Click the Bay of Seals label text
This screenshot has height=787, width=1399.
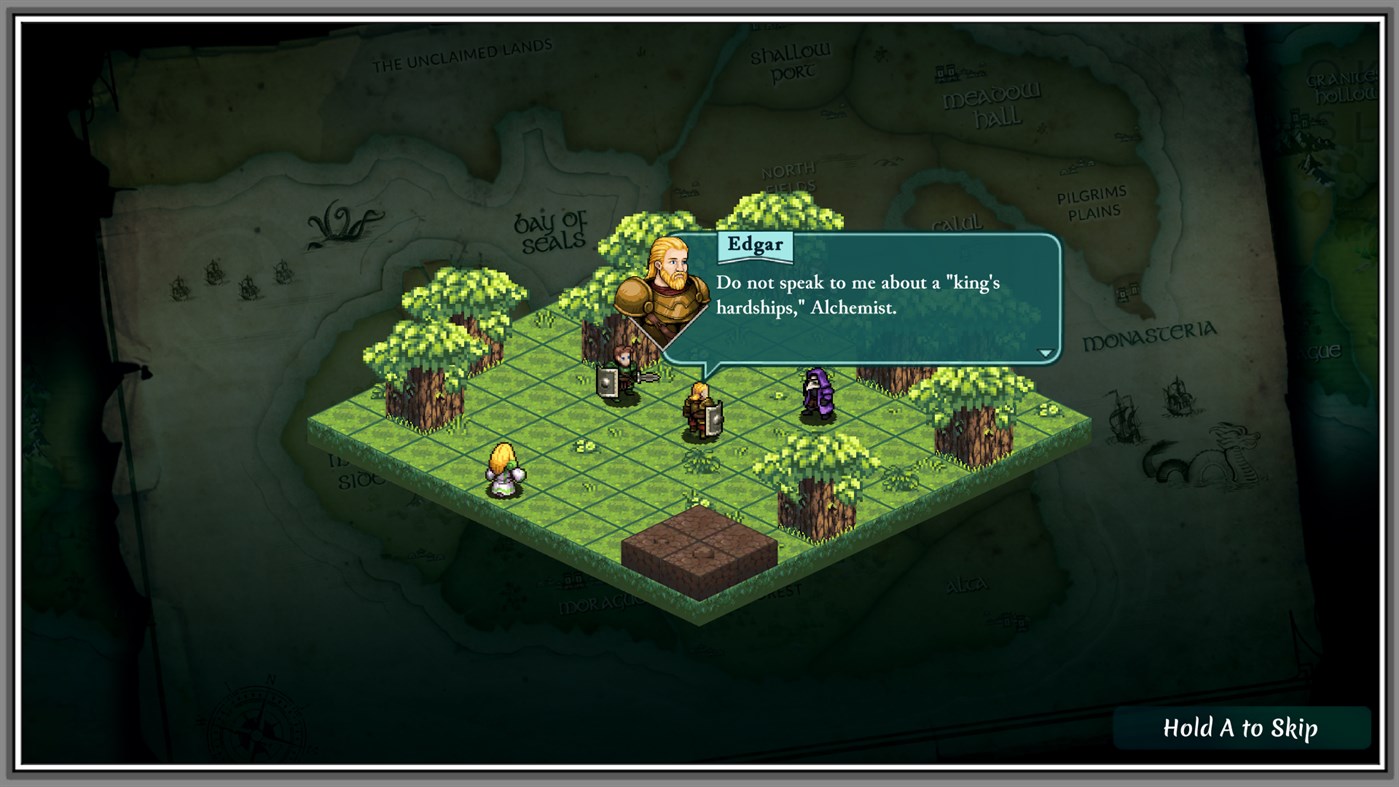[552, 230]
